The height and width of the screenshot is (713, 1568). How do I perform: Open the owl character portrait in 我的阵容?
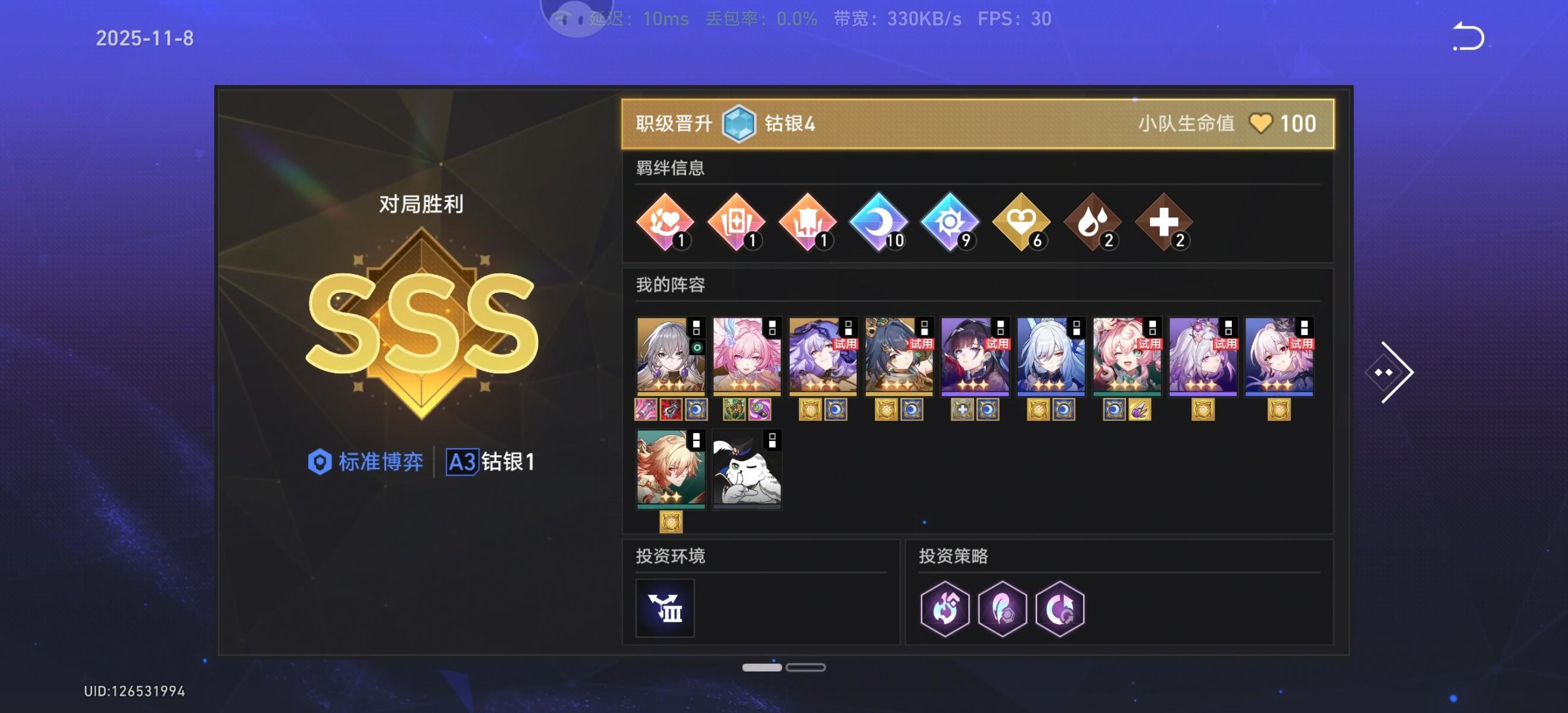(x=746, y=468)
